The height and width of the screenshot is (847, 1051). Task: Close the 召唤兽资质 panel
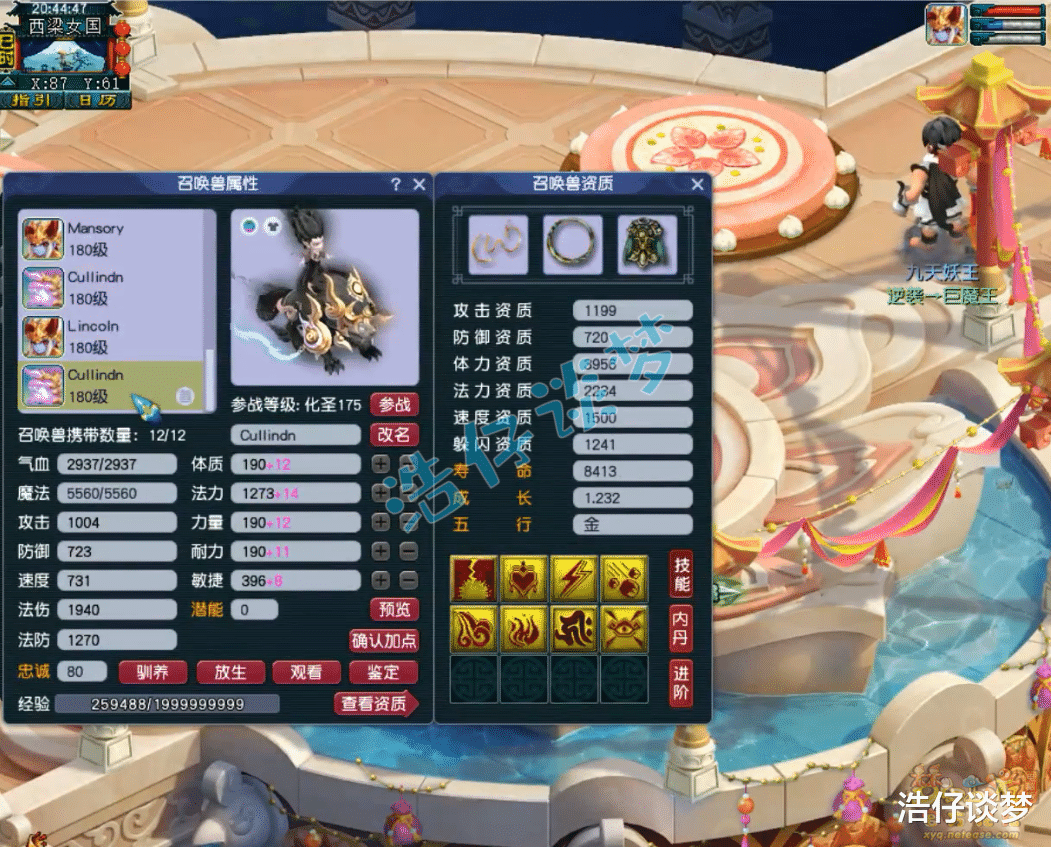(x=697, y=184)
